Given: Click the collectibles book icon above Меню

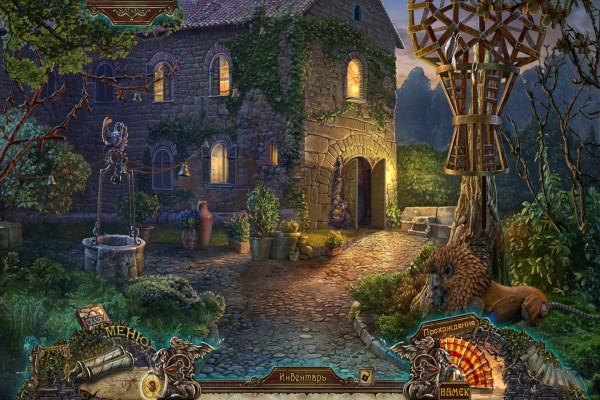Looking at the screenshot, I should [x=92, y=319].
